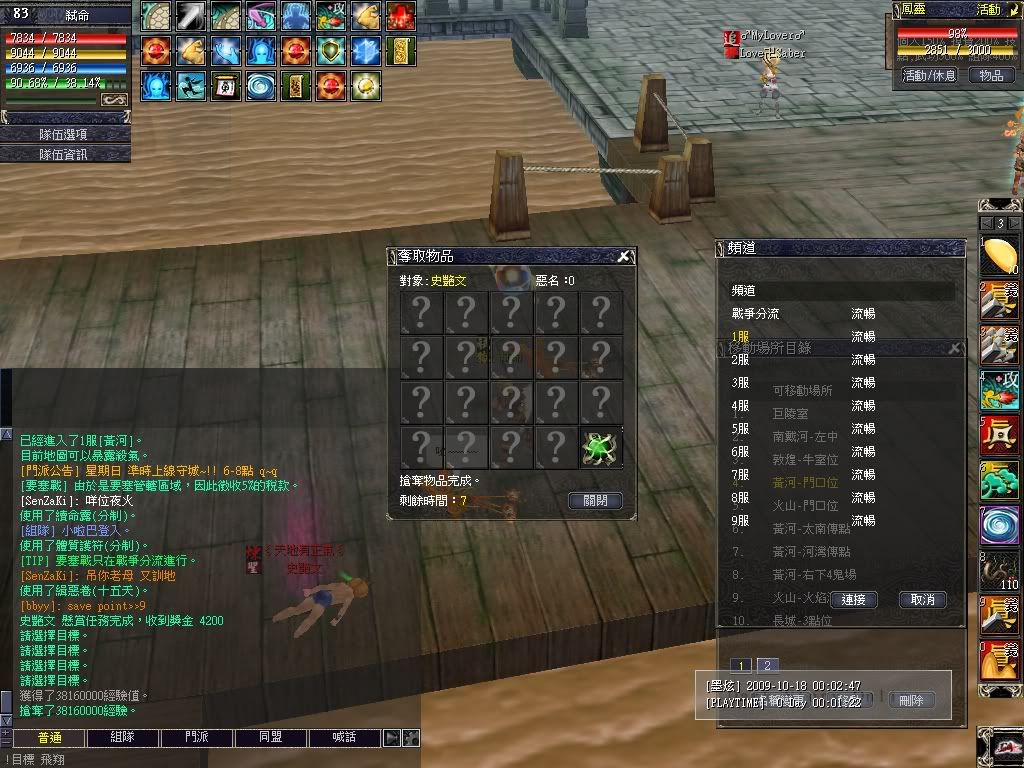Switch to the 組隊 chat tab
The image size is (1024, 768).
[123, 738]
